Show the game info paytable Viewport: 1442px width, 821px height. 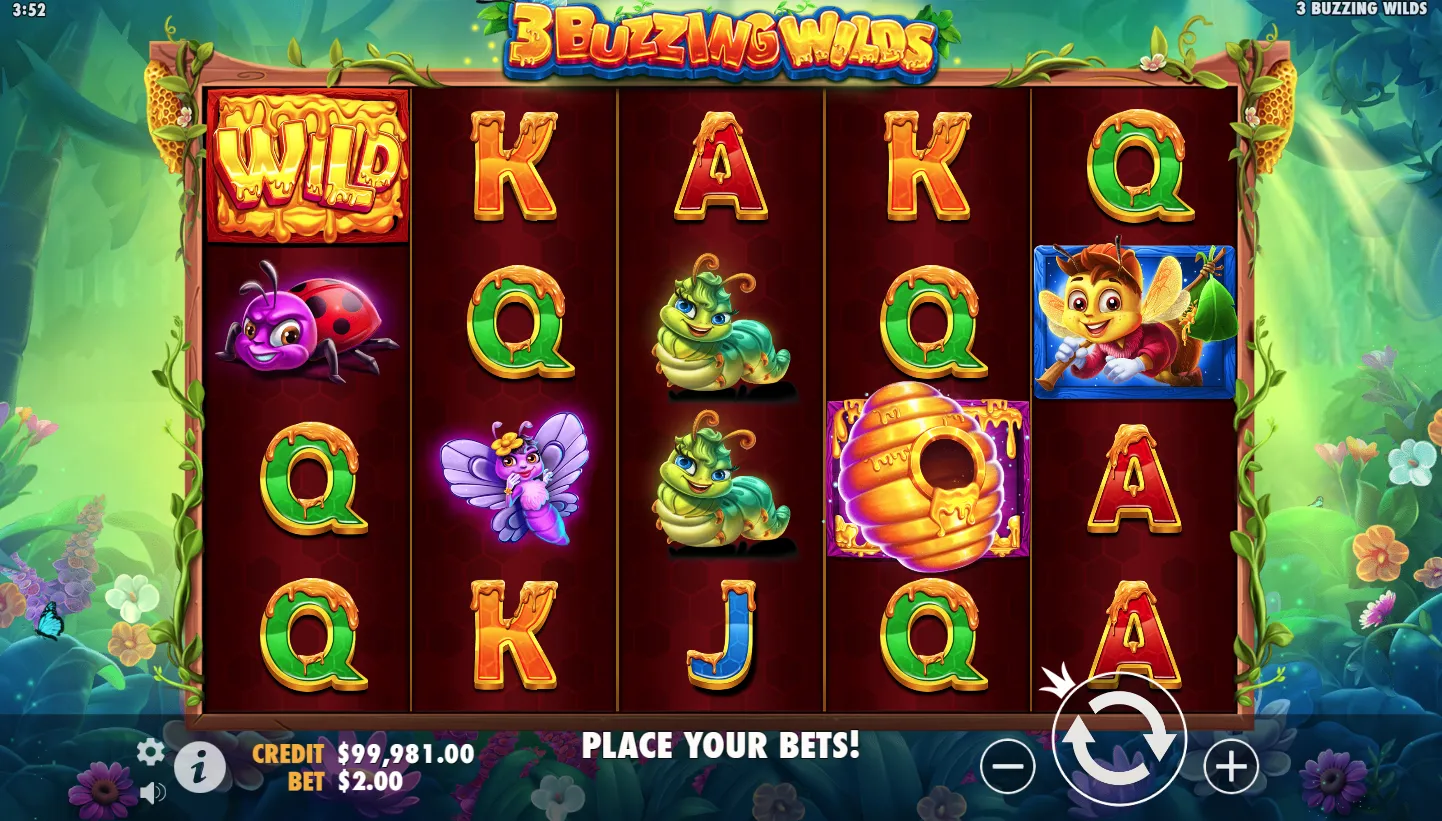[x=200, y=768]
